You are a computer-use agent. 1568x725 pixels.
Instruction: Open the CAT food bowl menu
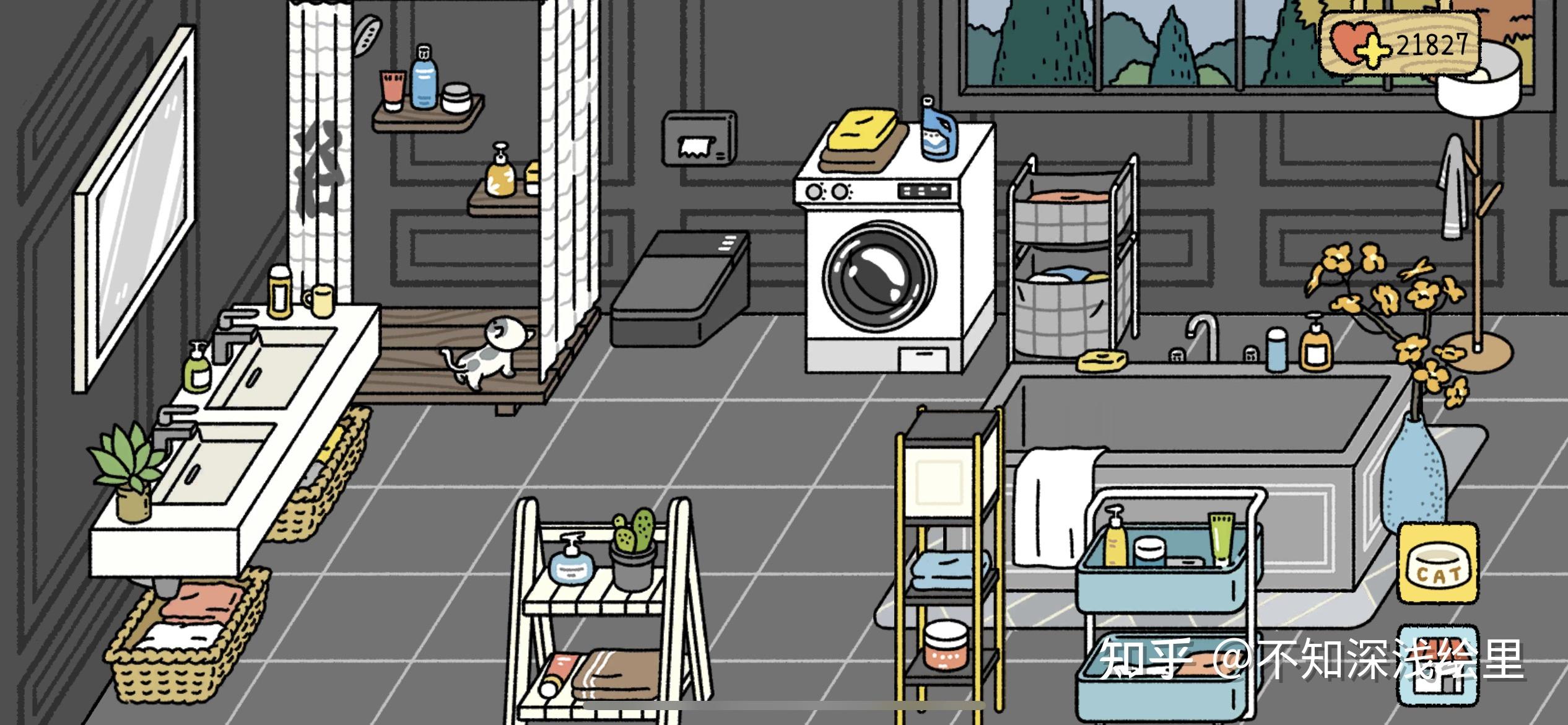pyautogui.click(x=1438, y=563)
